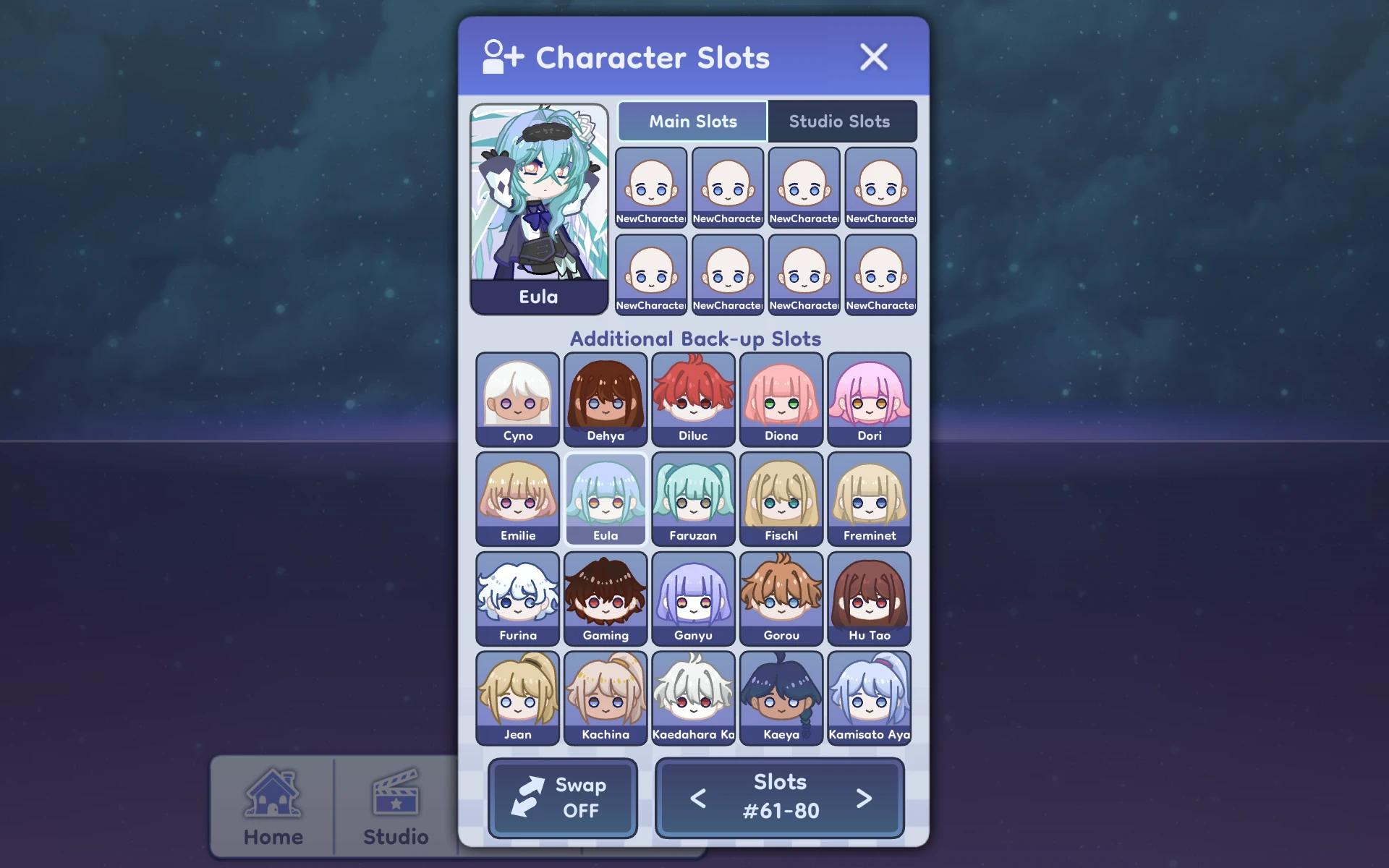This screenshot has height=868, width=1389.
Task: Select the Hu Tao character icon
Action: click(869, 598)
